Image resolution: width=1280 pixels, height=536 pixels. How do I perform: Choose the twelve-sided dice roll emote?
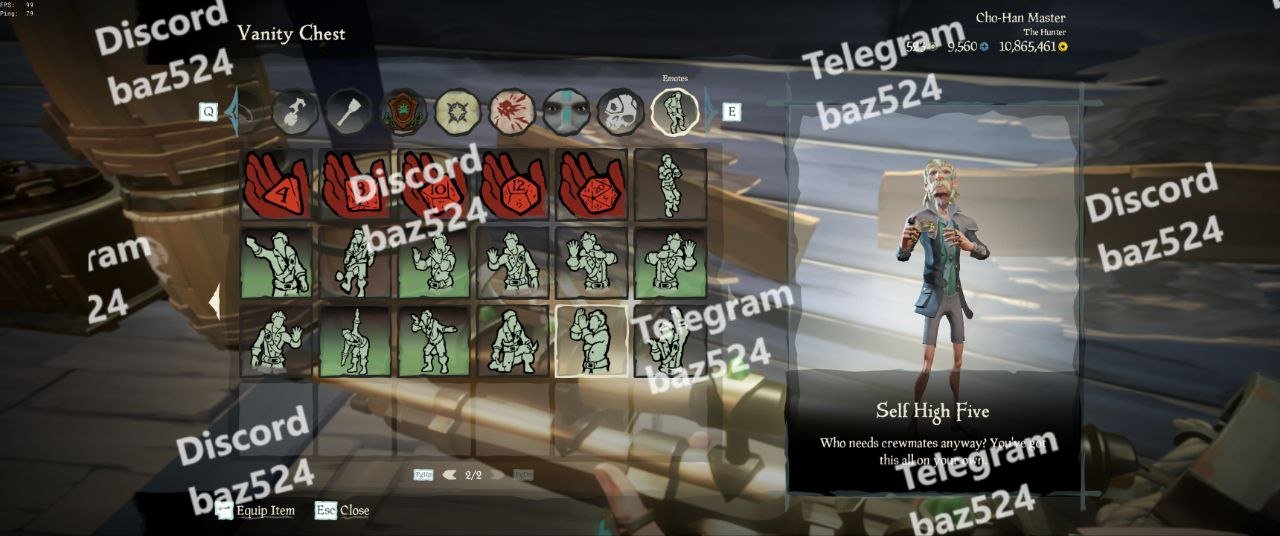pos(513,184)
